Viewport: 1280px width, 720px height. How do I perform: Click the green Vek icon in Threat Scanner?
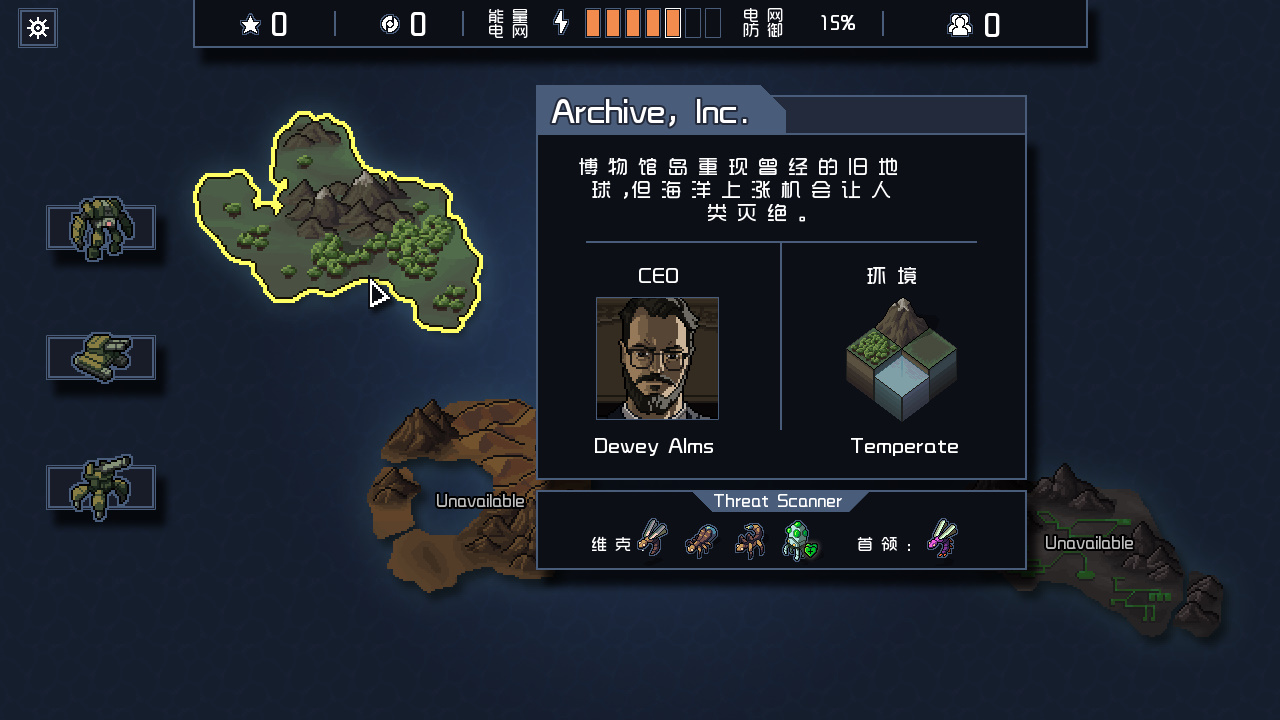800,541
